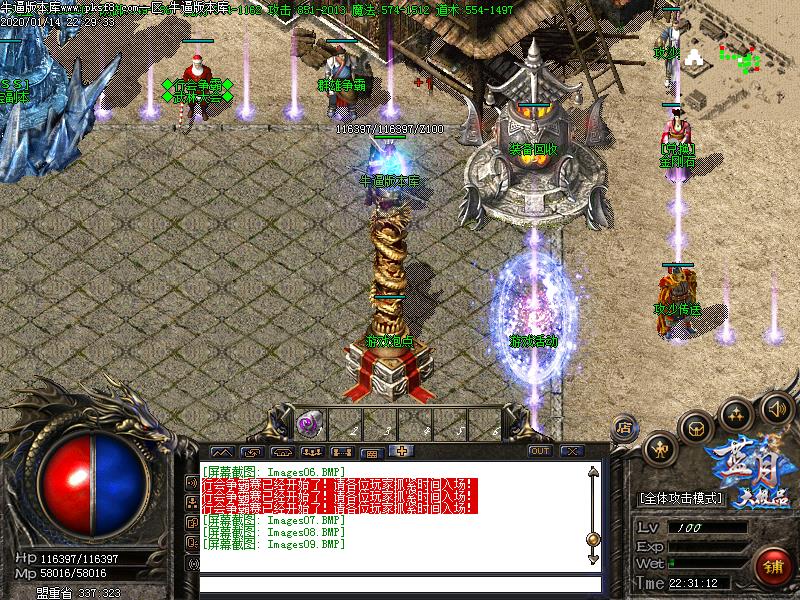The width and height of the screenshot is (800, 600).
Task: Click the grid keypad button above chat
Action: (x=370, y=452)
